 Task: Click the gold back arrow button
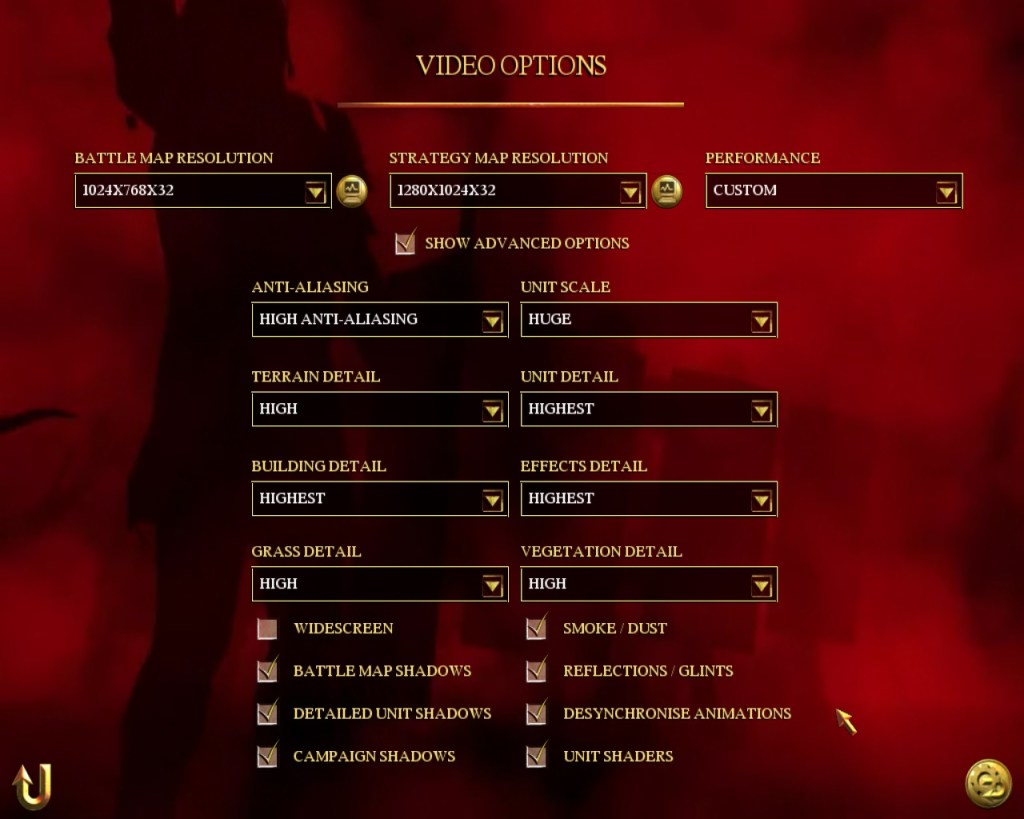[32, 786]
